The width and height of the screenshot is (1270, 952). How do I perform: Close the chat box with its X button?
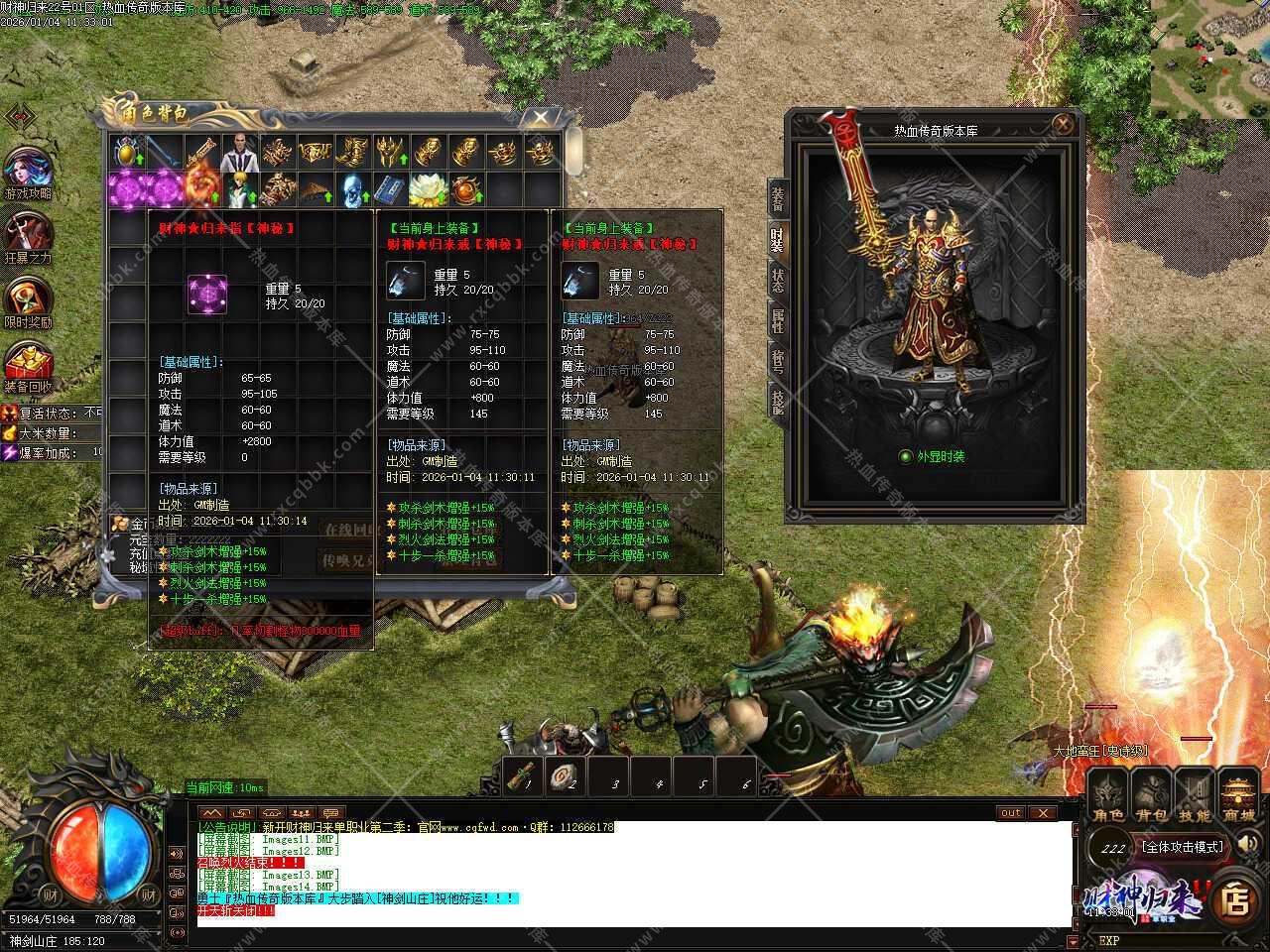pos(1042,813)
